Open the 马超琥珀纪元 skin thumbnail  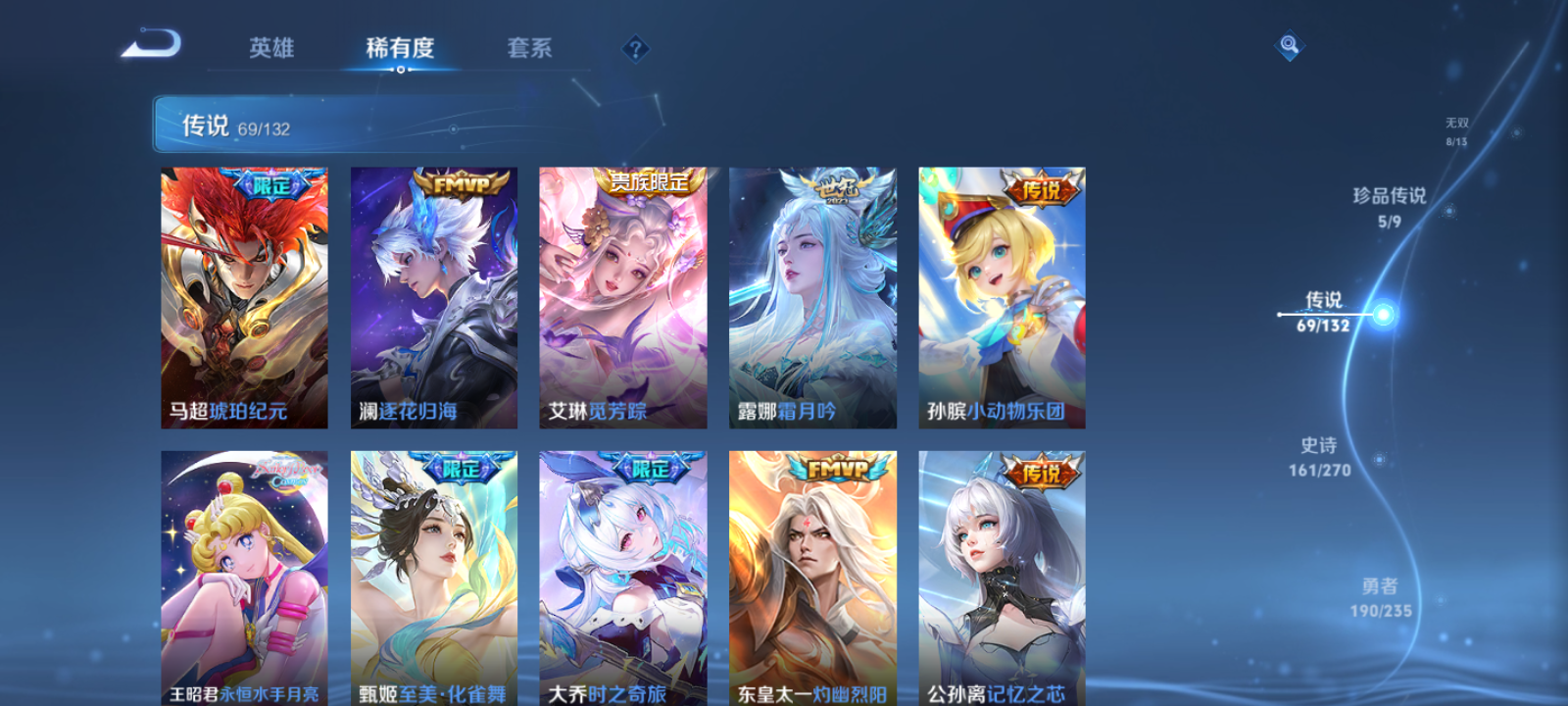click(x=243, y=294)
